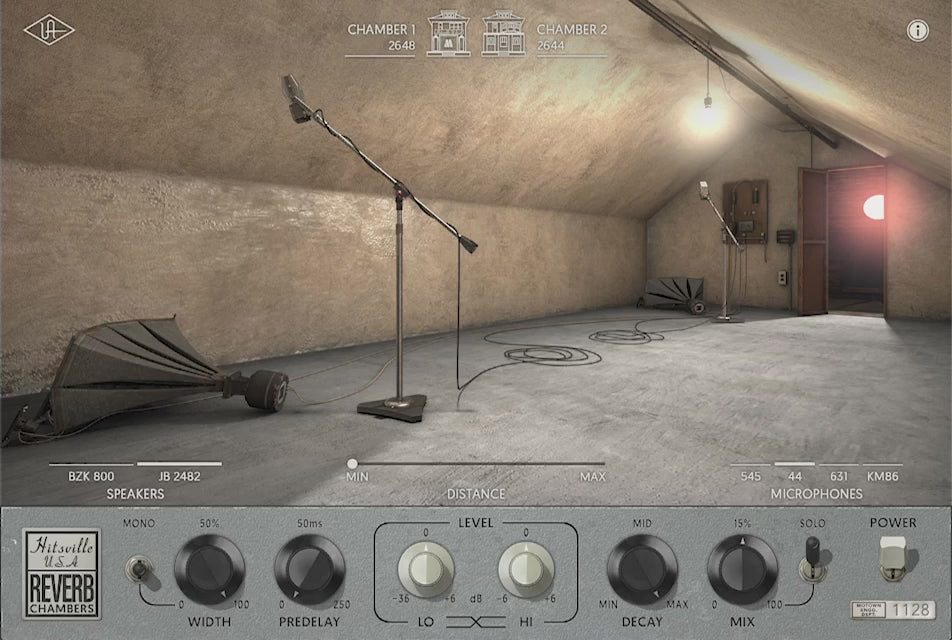Flip the Power switch
952x640 pixels.
point(893,558)
